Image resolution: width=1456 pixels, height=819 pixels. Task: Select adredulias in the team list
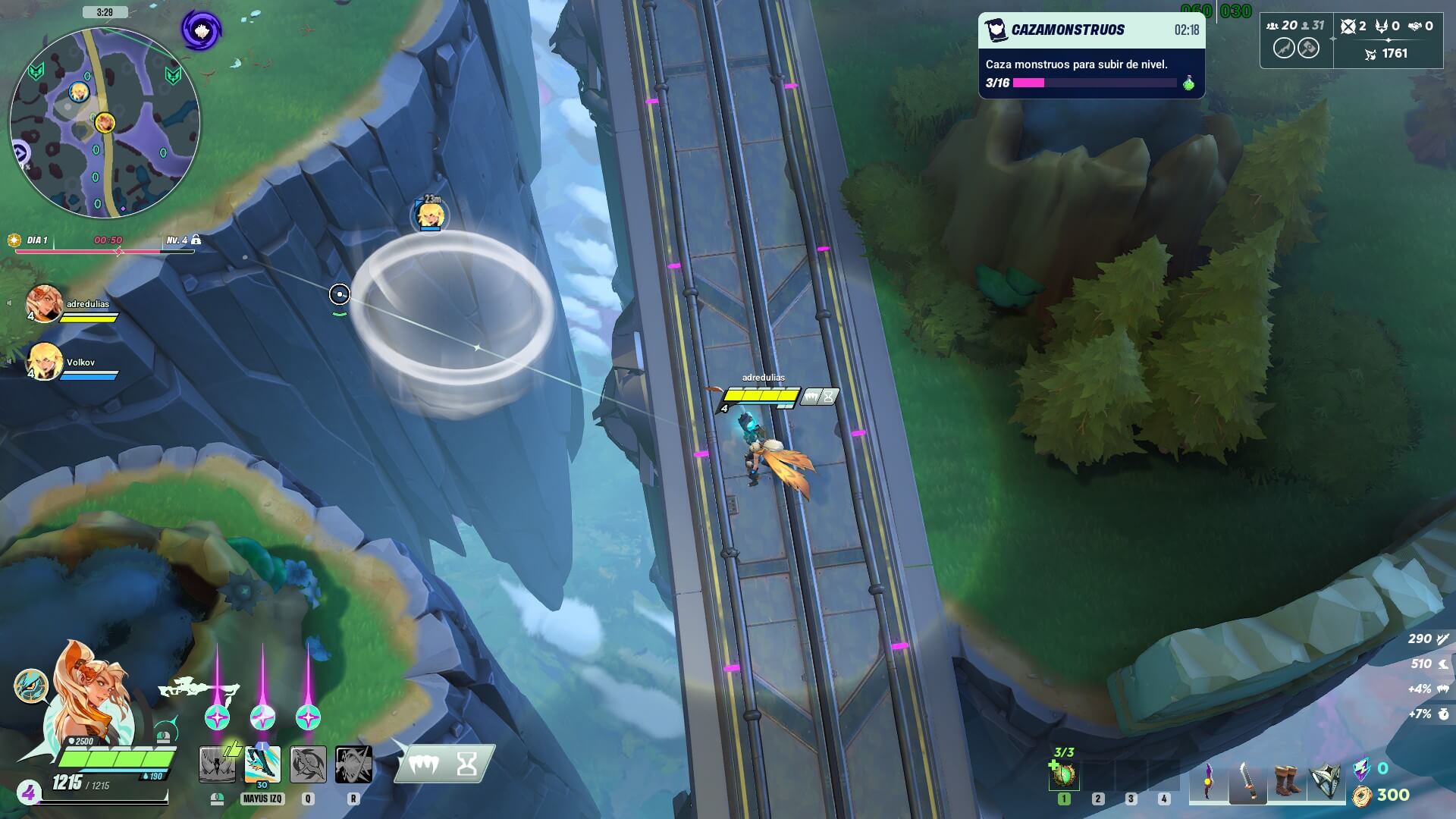(x=45, y=303)
